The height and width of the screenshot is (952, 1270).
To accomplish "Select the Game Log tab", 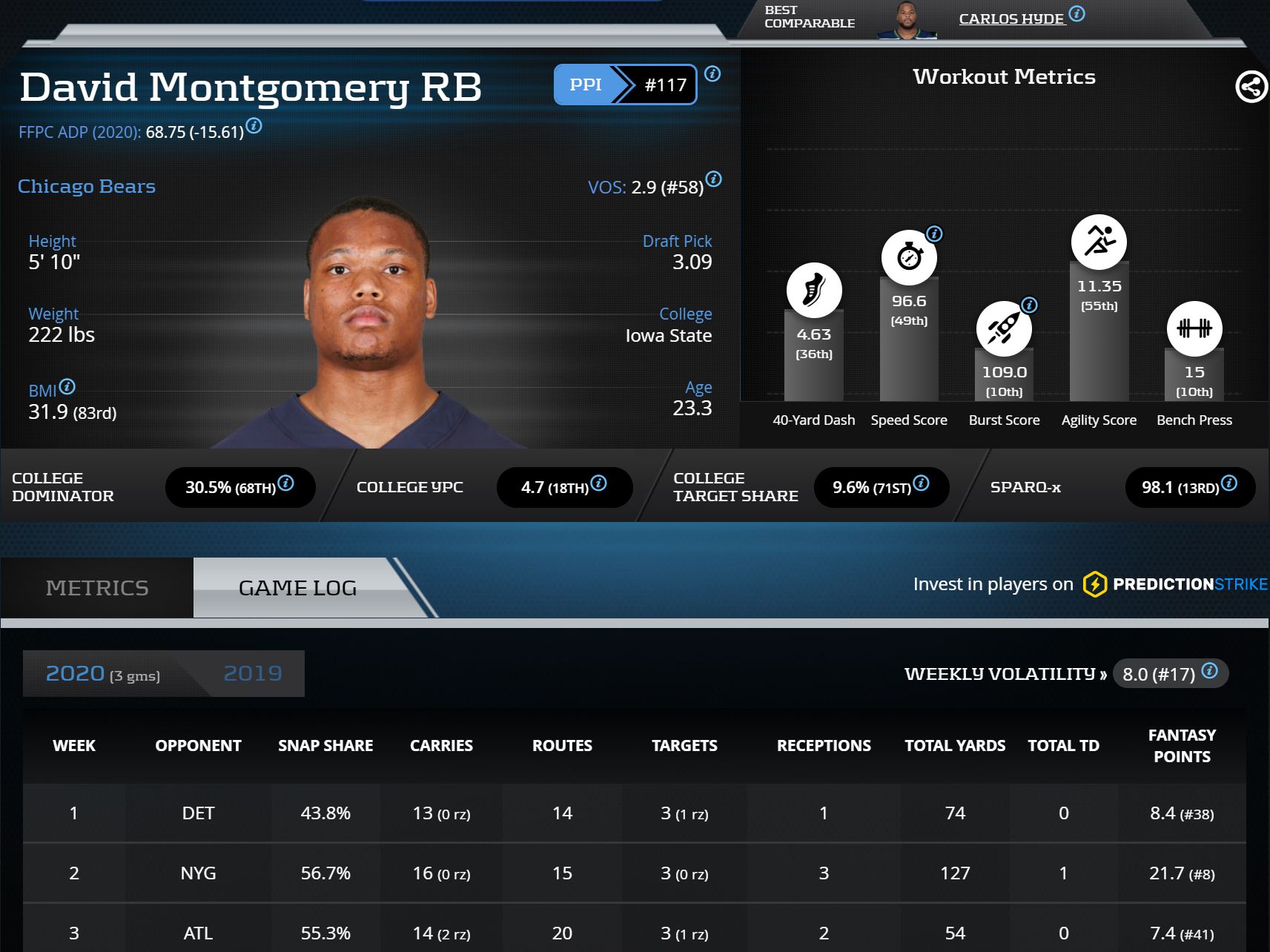I will 297,588.
